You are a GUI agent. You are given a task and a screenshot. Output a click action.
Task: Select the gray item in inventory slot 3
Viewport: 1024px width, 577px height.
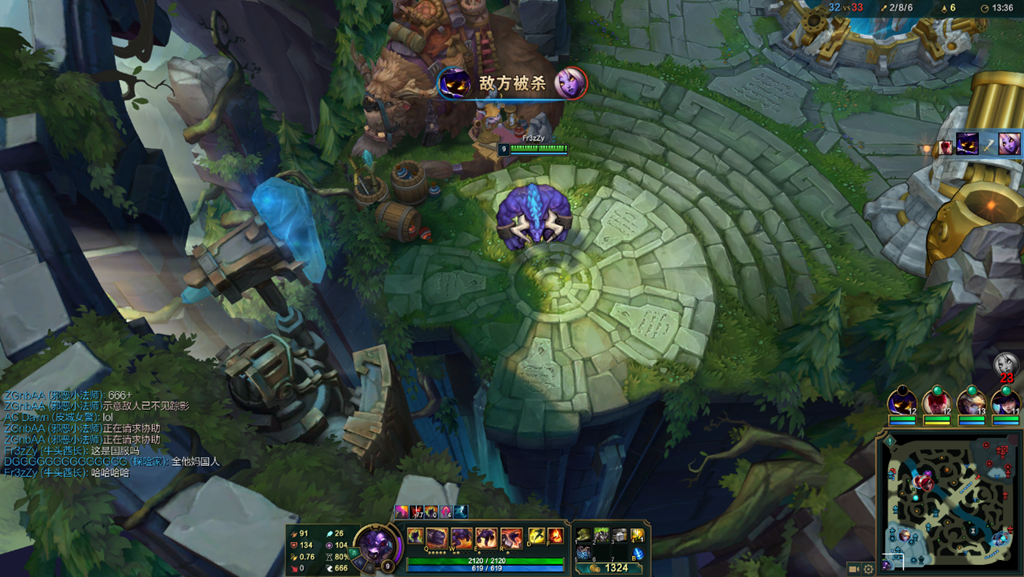619,536
